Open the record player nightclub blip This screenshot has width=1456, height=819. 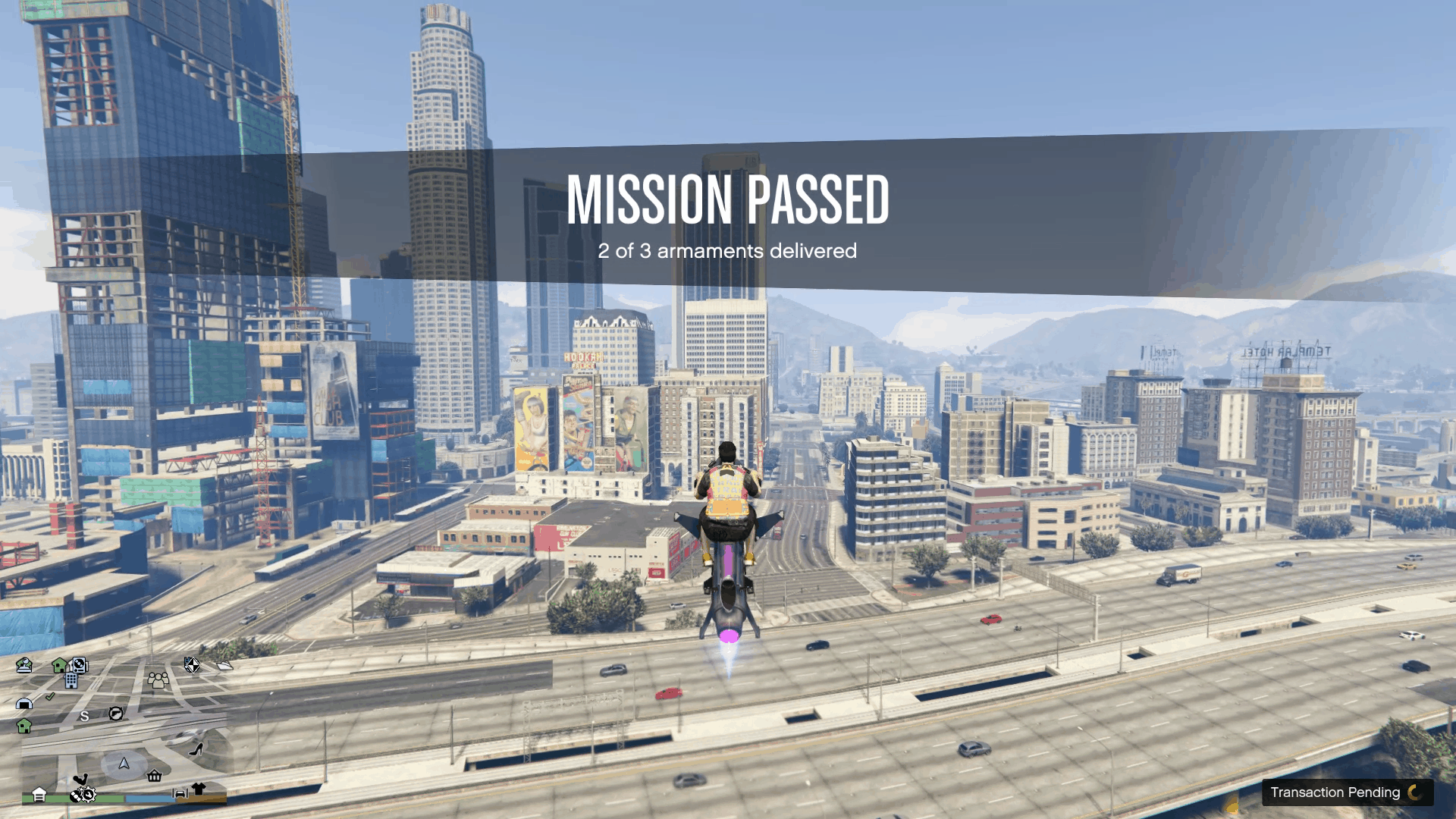pos(79,666)
